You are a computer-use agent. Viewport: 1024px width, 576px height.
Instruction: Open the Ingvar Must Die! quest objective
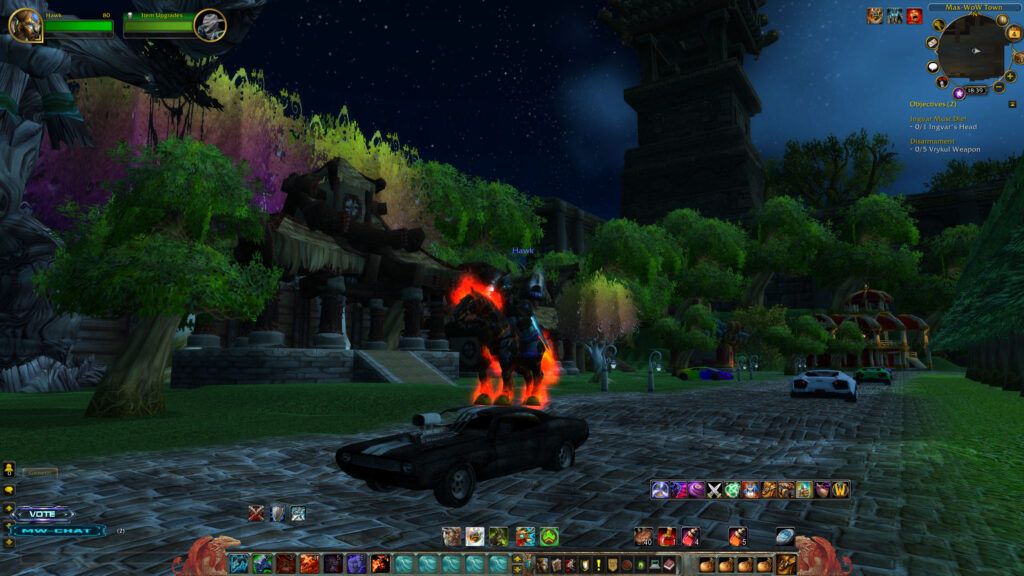click(936, 119)
